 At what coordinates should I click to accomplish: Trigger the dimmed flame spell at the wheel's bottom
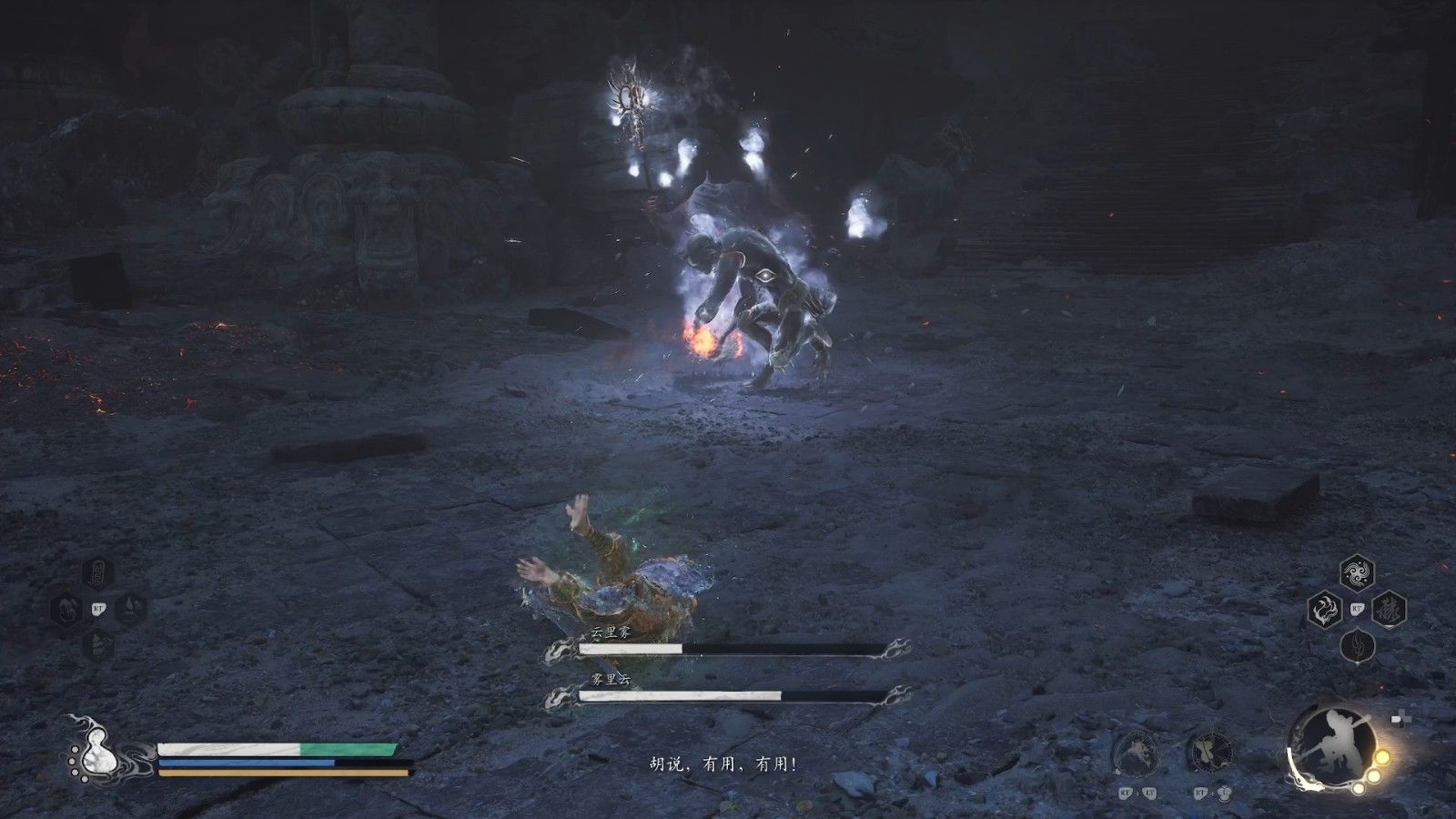coord(1357,647)
